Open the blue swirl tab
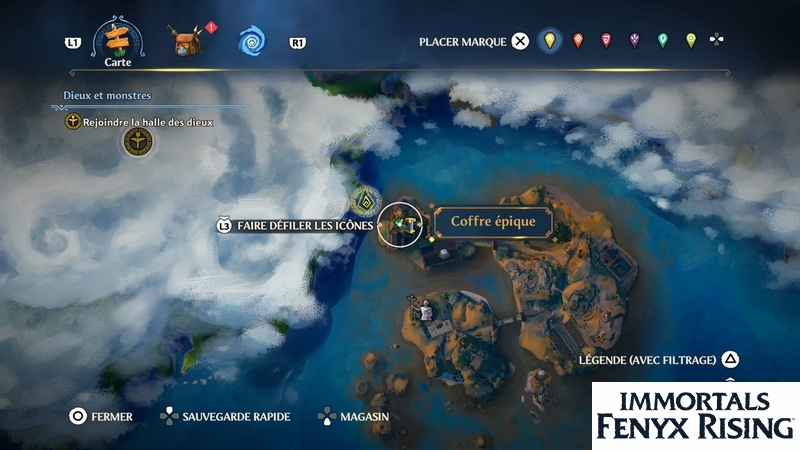This screenshot has width=800, height=450. (251, 42)
